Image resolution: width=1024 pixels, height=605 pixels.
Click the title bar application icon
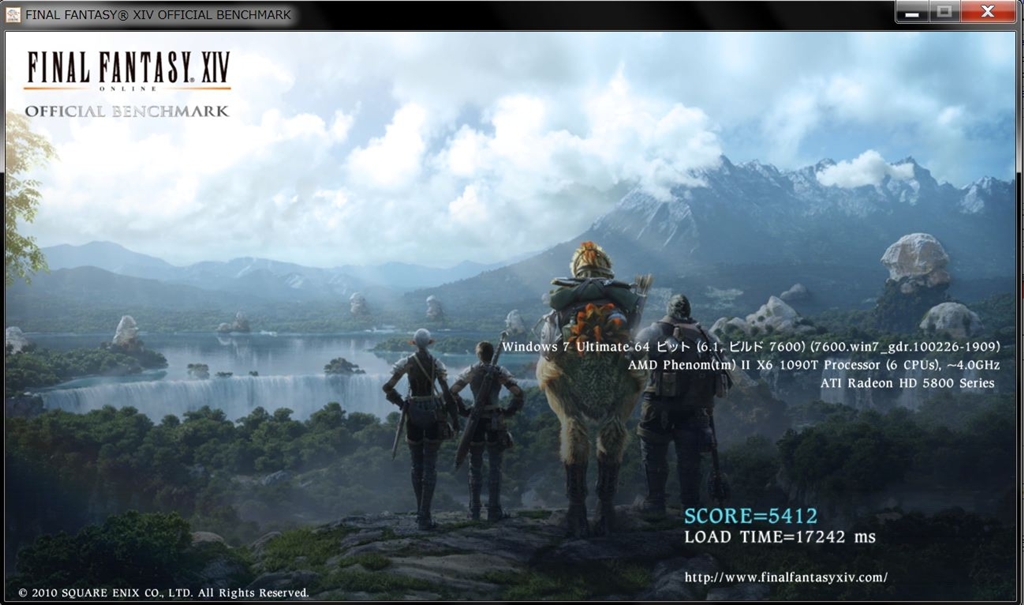click(x=13, y=15)
